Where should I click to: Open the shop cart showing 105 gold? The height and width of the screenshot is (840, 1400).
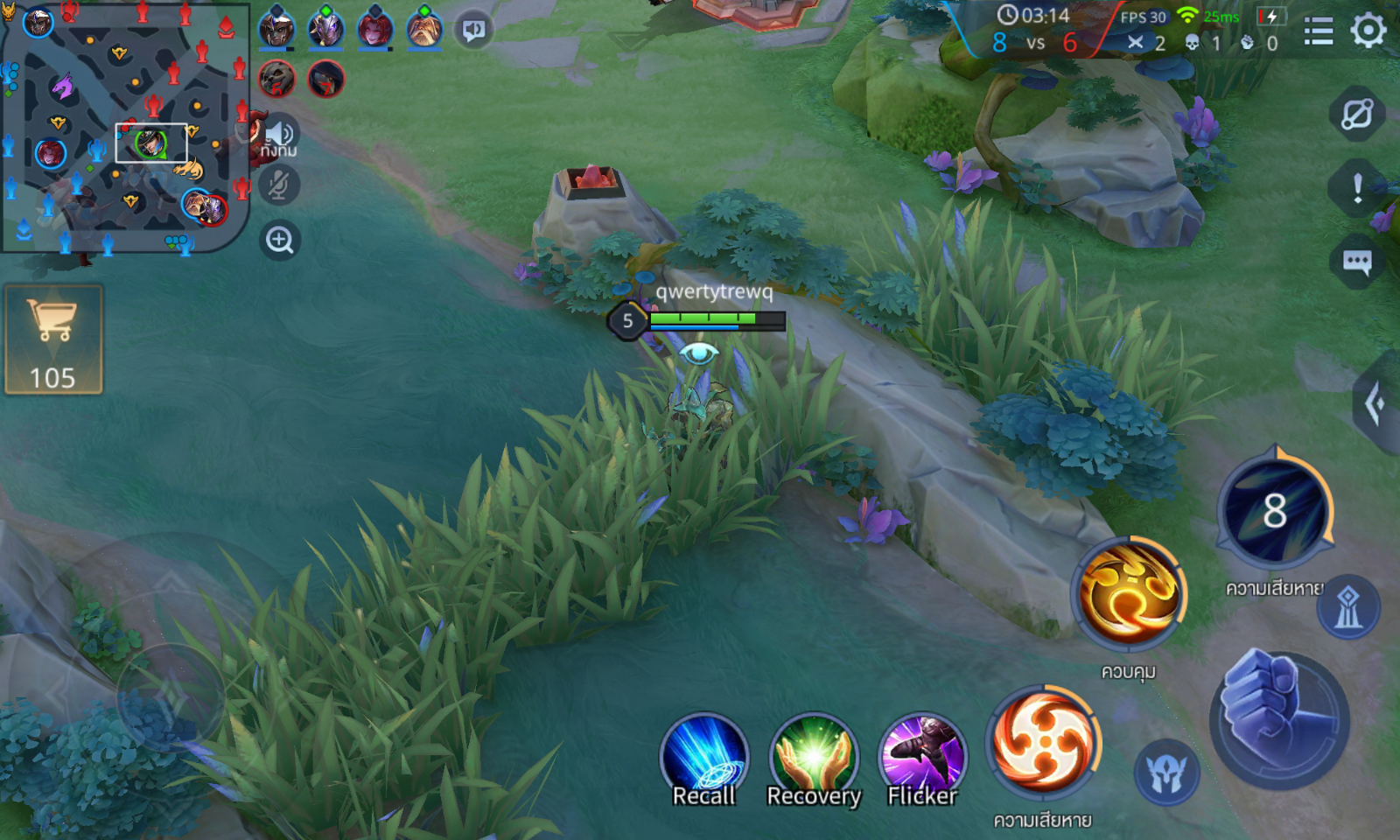(53, 339)
